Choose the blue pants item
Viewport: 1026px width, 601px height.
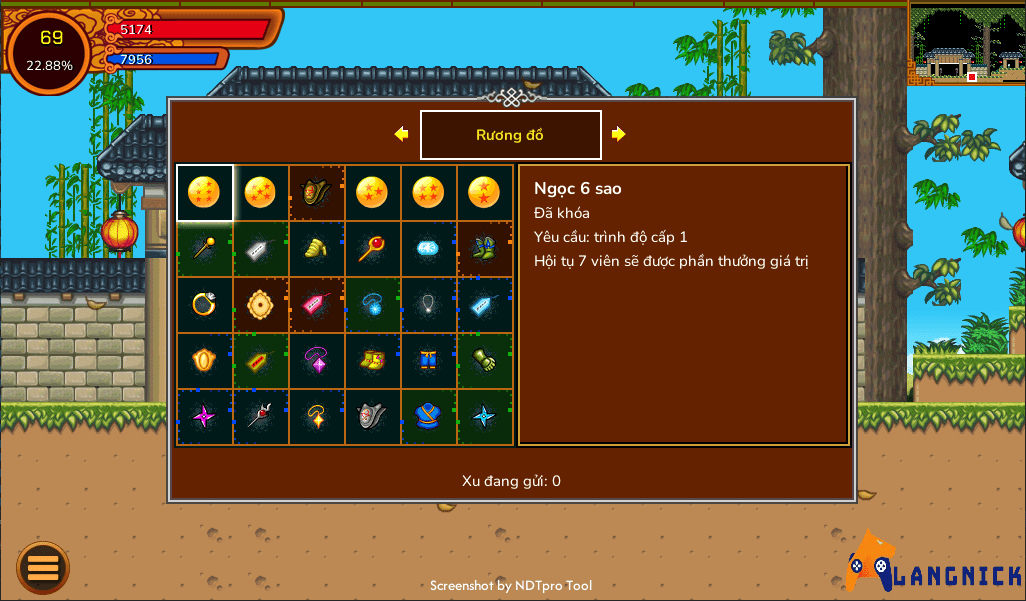pyautogui.click(x=428, y=360)
